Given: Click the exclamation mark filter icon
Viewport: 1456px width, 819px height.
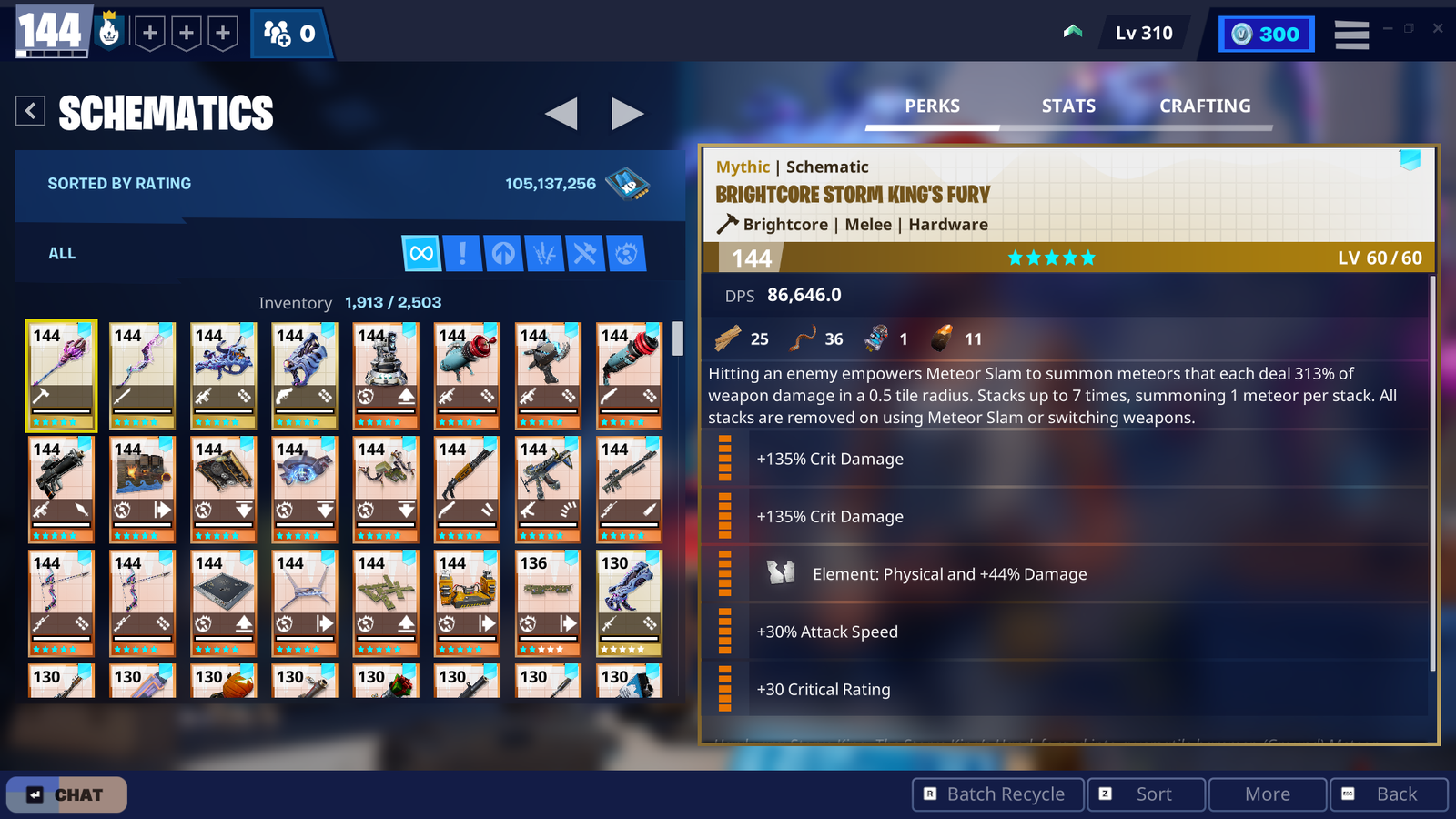Looking at the screenshot, I should click(463, 253).
